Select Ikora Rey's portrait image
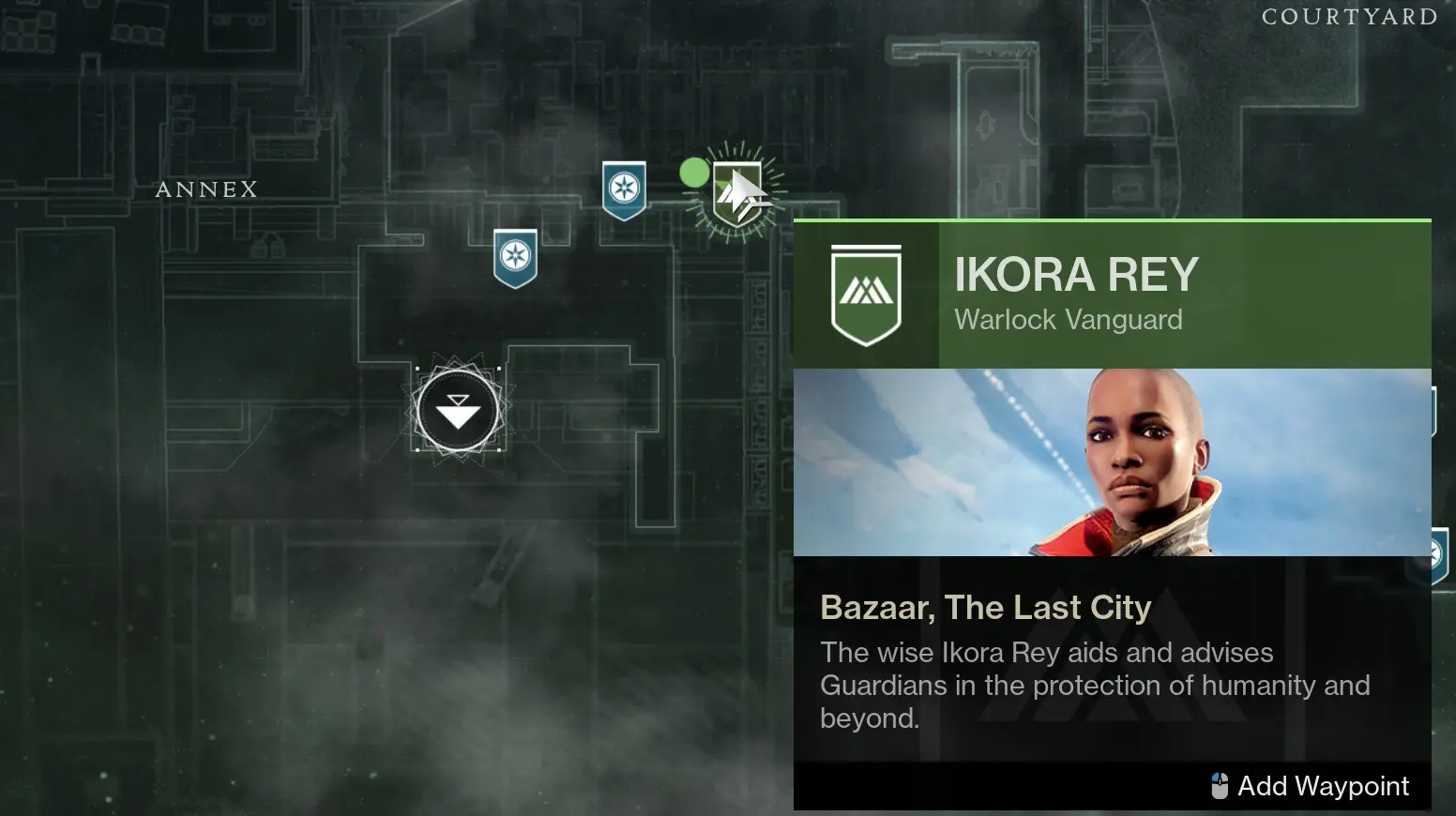This screenshot has width=1456, height=816. click(1113, 461)
